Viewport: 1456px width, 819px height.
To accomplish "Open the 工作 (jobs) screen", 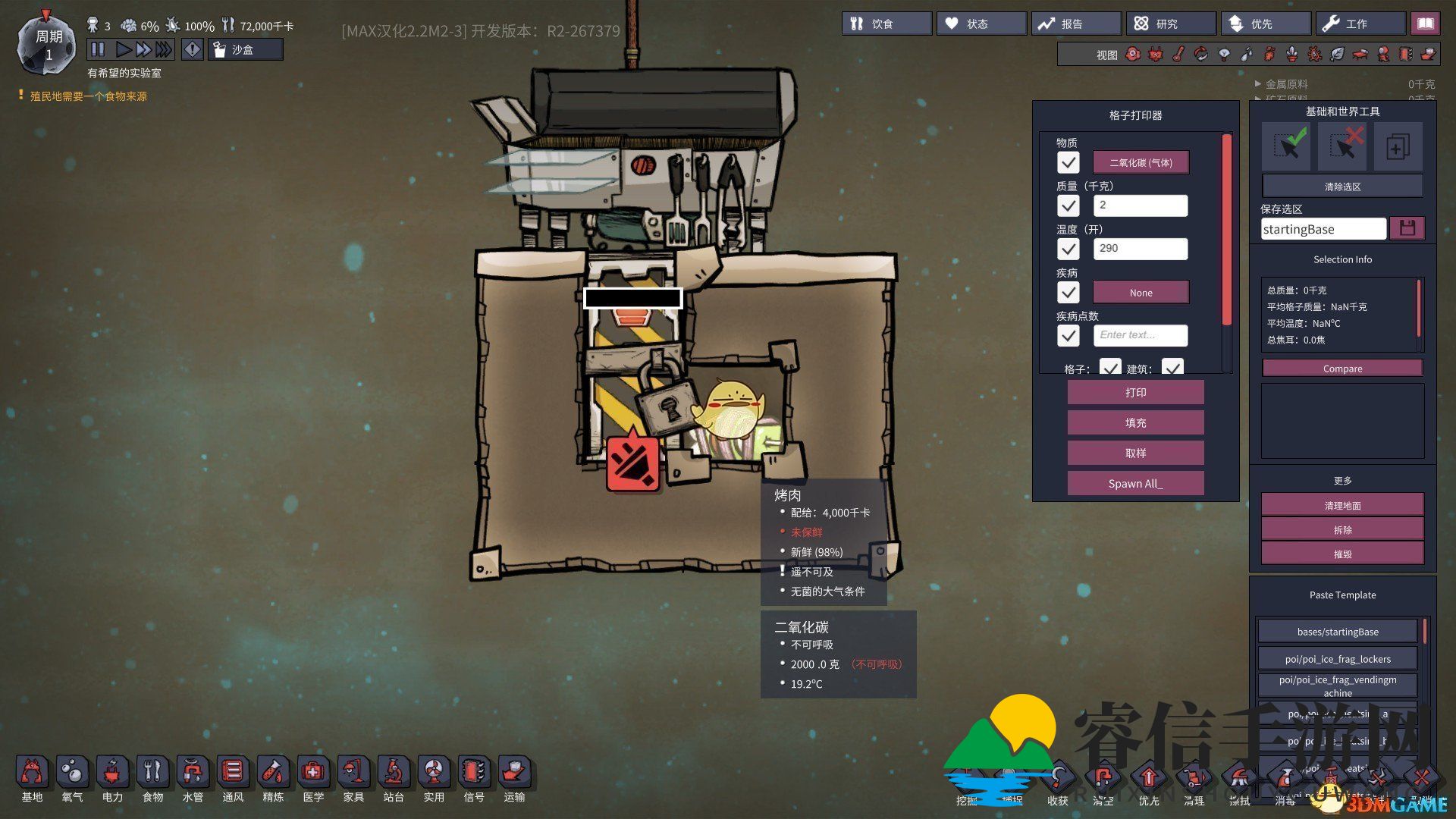I will 1360,24.
